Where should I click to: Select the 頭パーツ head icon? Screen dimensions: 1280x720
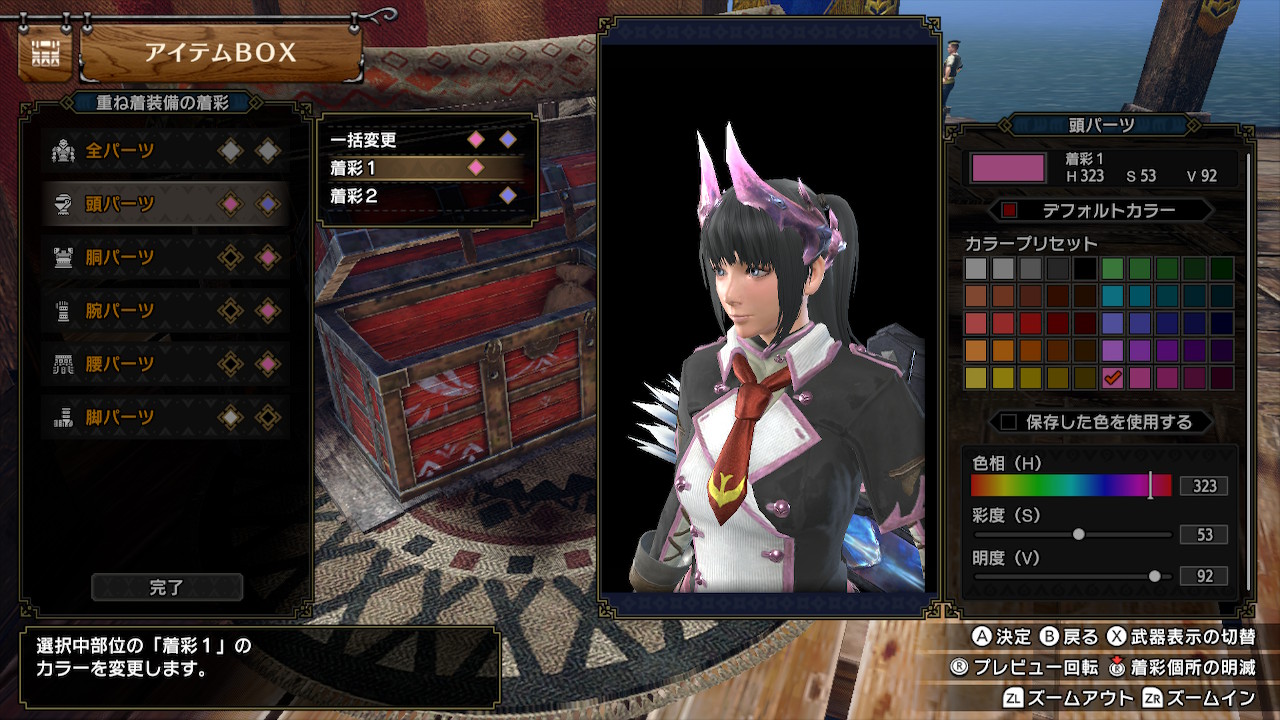click(x=63, y=201)
